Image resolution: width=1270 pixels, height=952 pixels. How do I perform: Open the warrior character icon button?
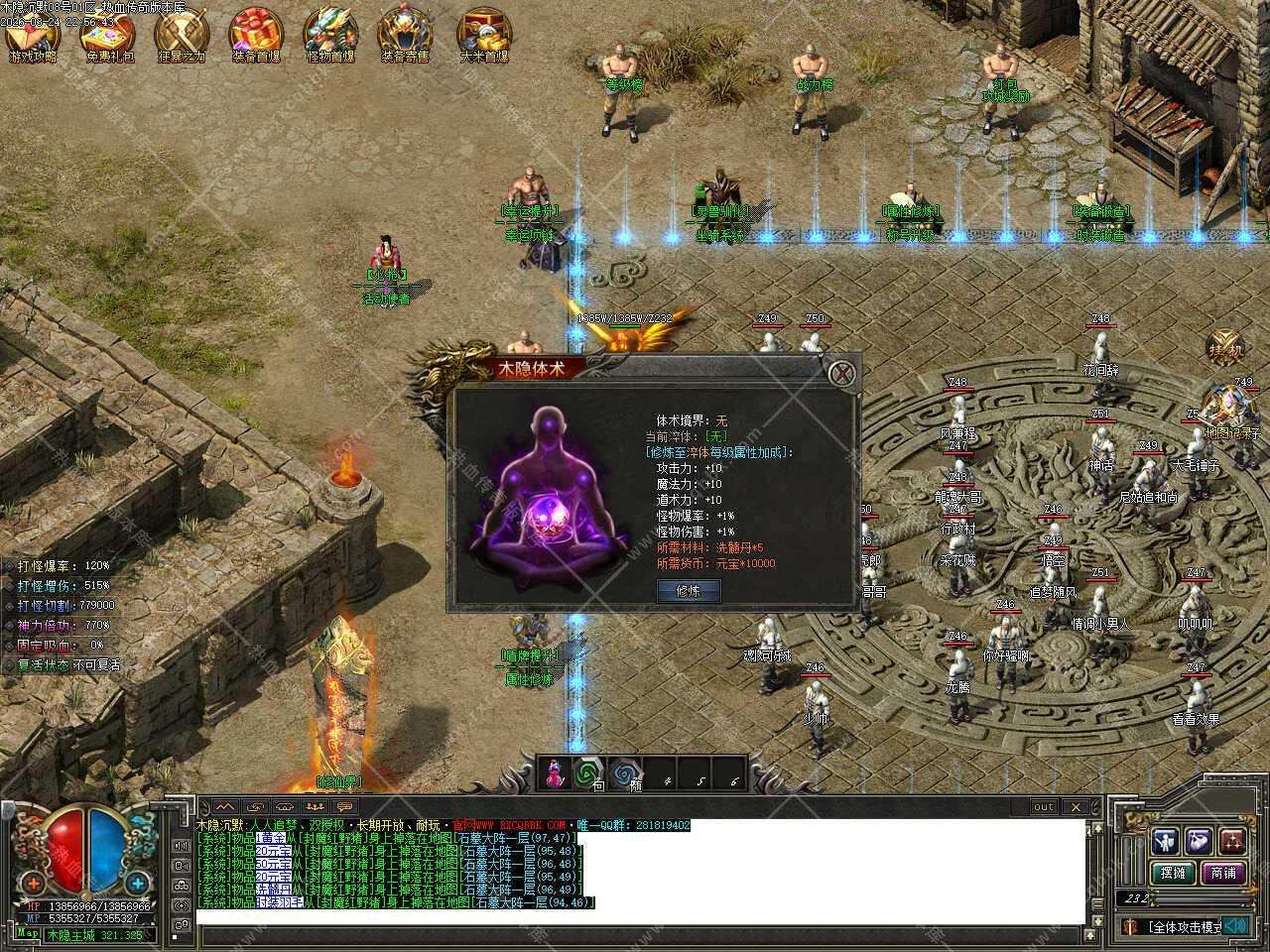(1165, 841)
